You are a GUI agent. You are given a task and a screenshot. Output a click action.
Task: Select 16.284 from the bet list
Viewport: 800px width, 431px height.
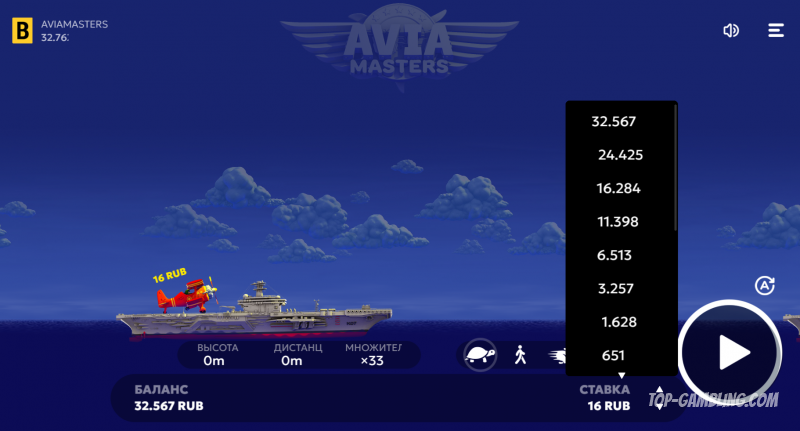tap(618, 188)
